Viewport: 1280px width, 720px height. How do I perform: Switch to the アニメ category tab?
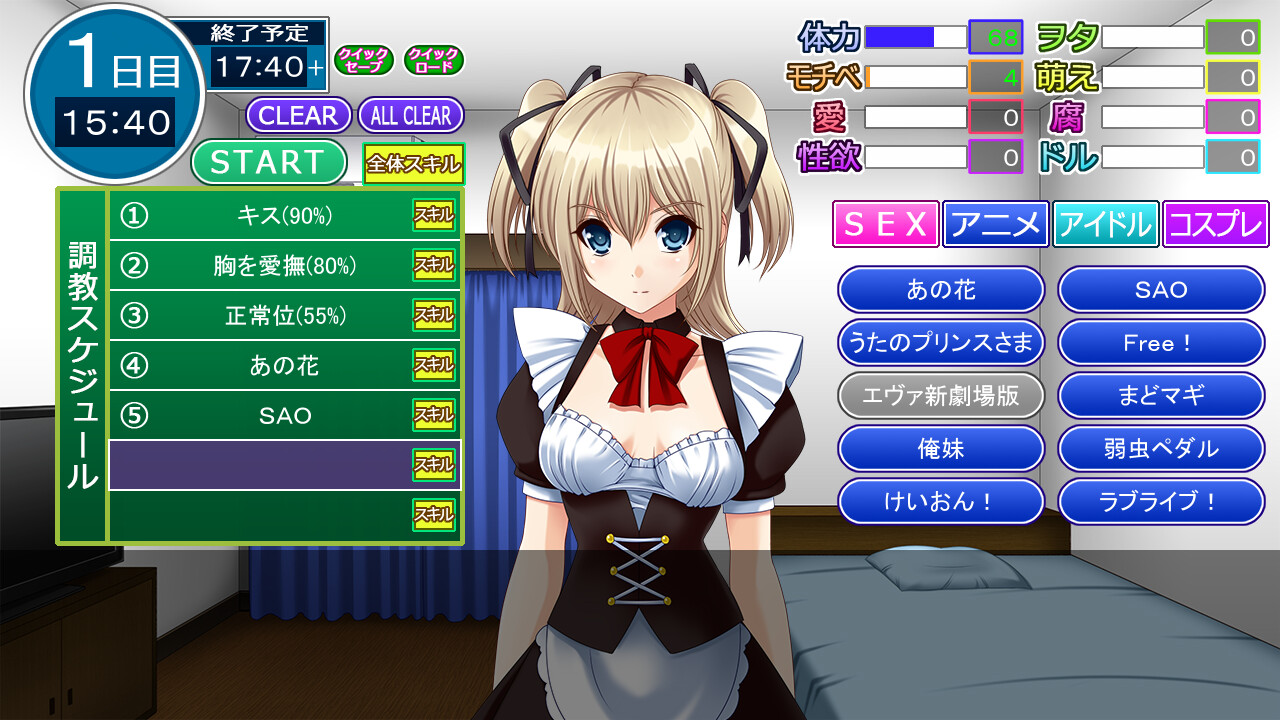[995, 224]
